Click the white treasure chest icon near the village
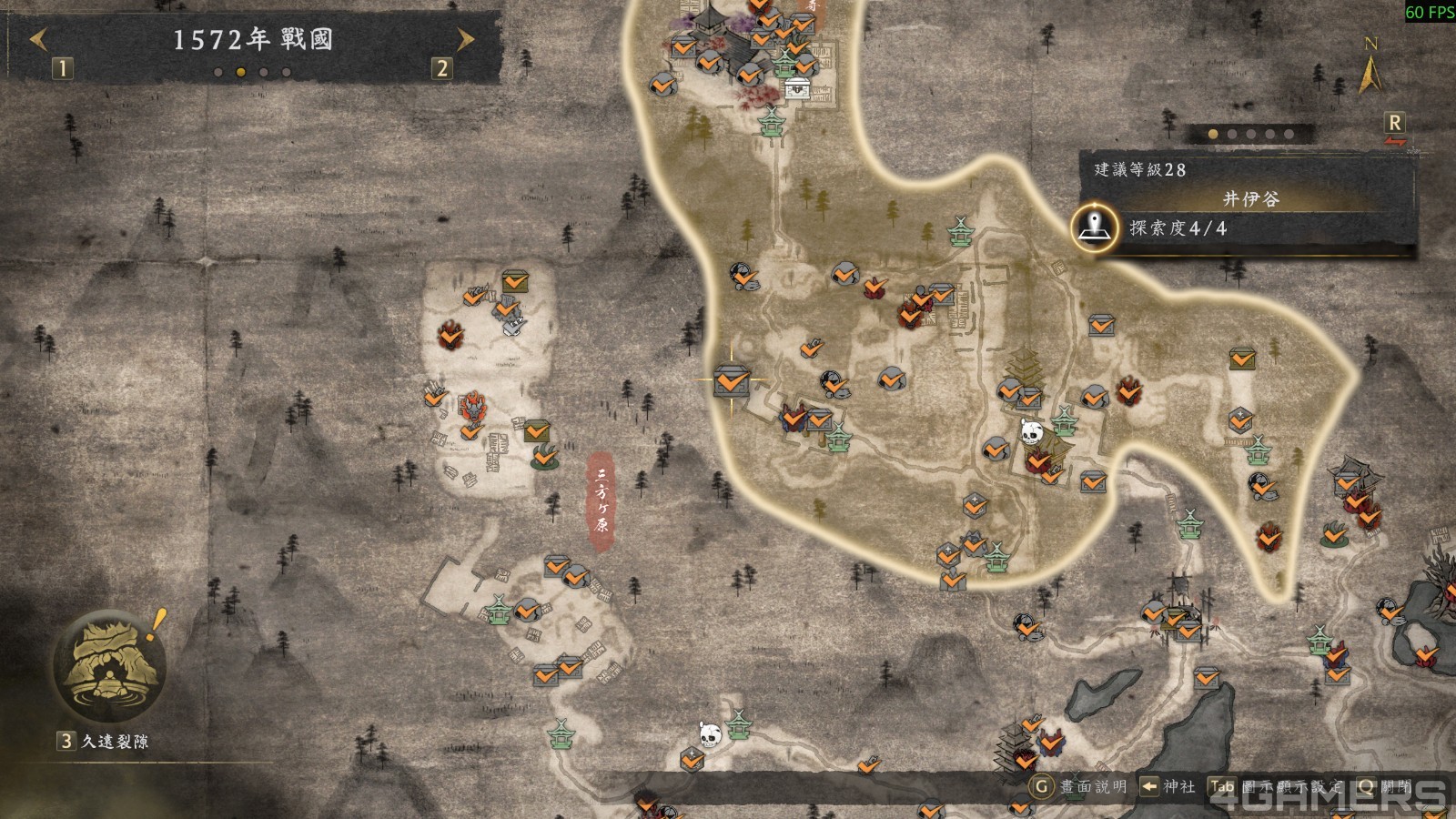Viewport: 1456px width, 819px height. pyautogui.click(x=795, y=86)
